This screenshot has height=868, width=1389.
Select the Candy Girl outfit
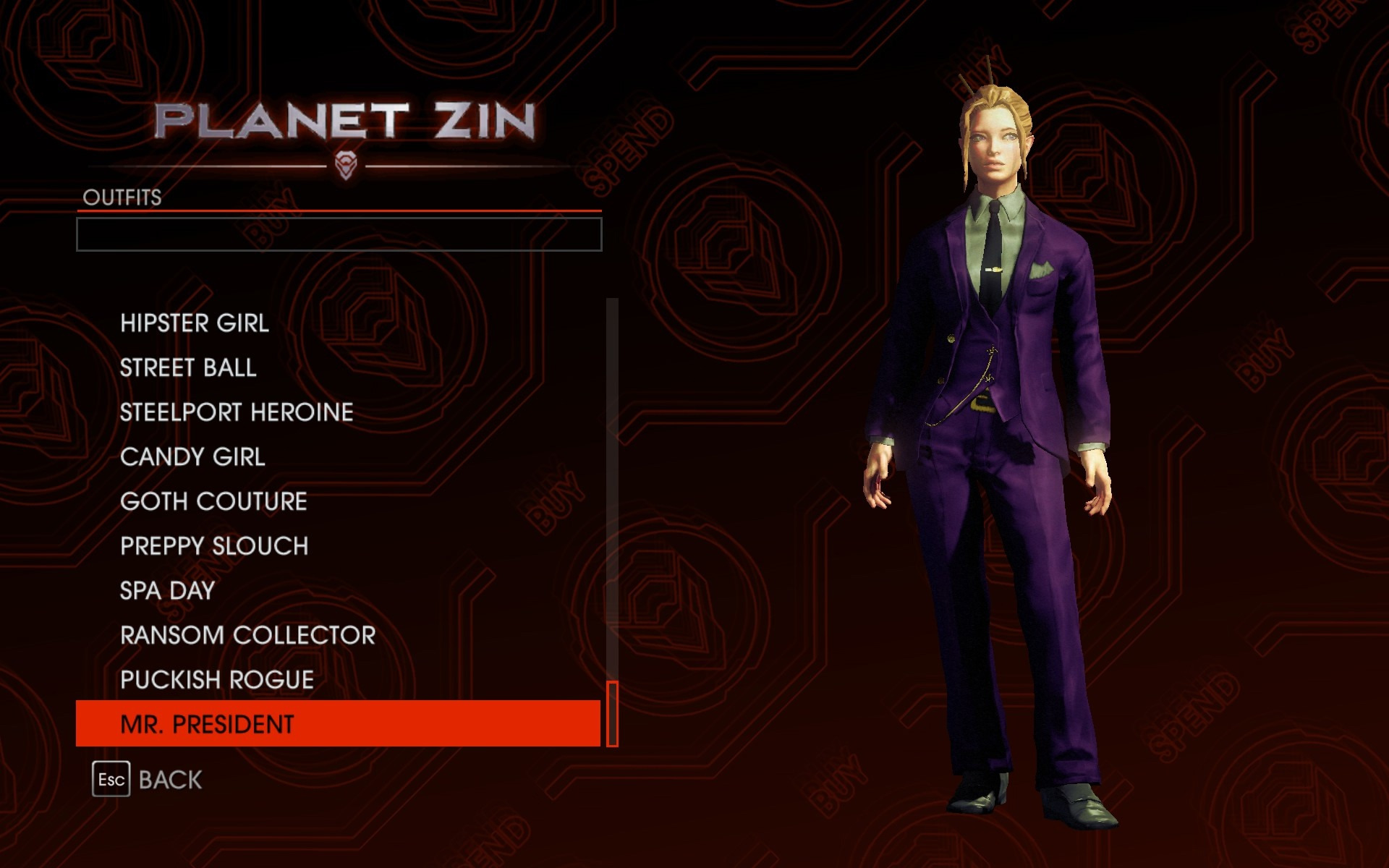click(x=192, y=457)
